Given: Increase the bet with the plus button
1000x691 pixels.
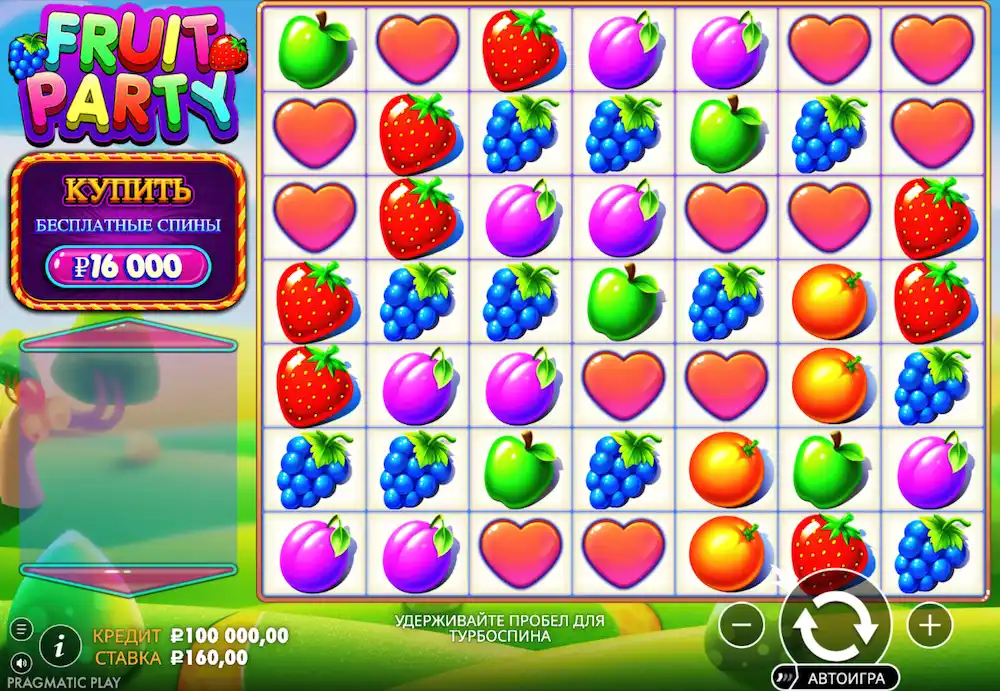Looking at the screenshot, I should (929, 626).
